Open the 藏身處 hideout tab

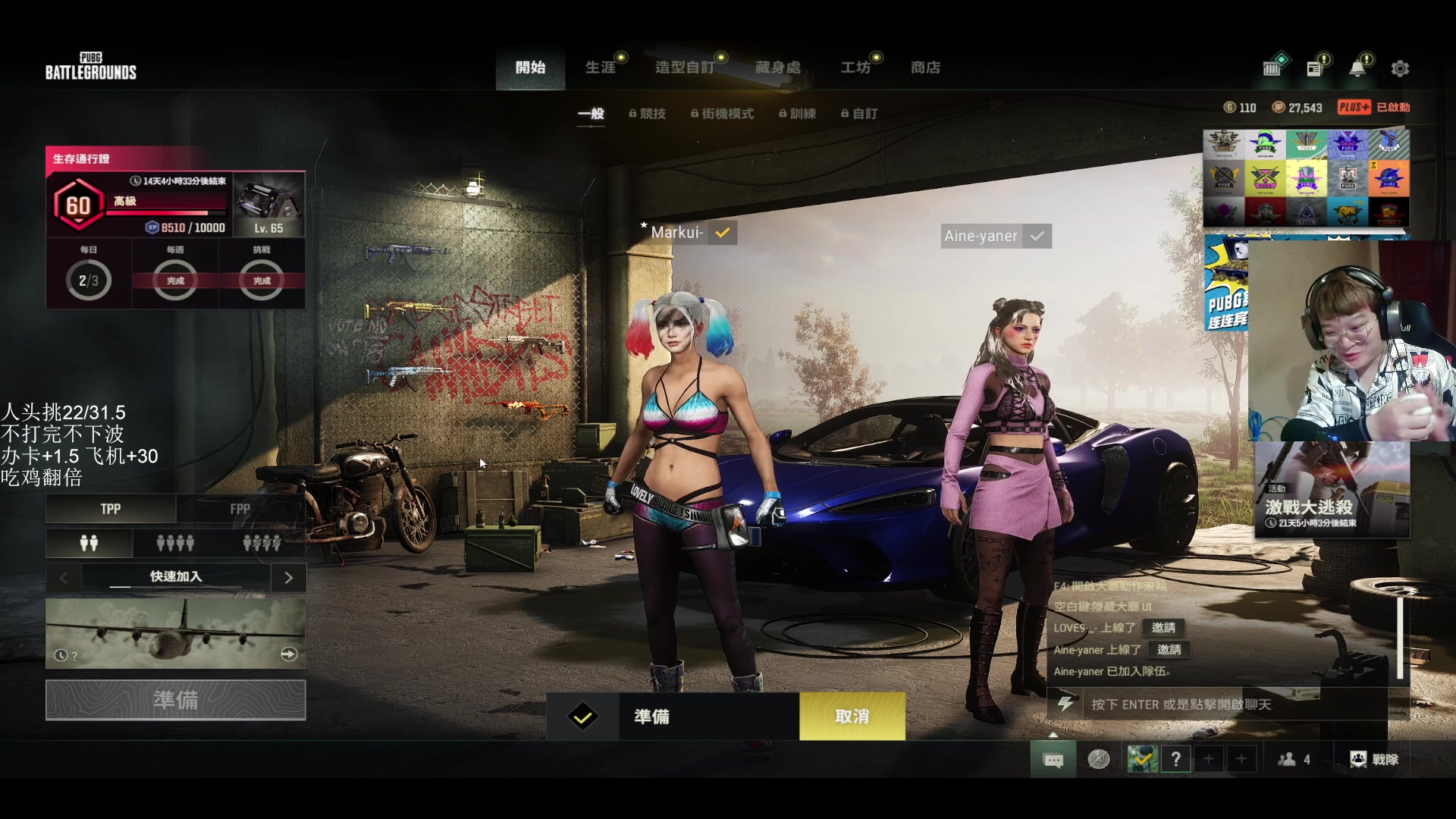(778, 67)
